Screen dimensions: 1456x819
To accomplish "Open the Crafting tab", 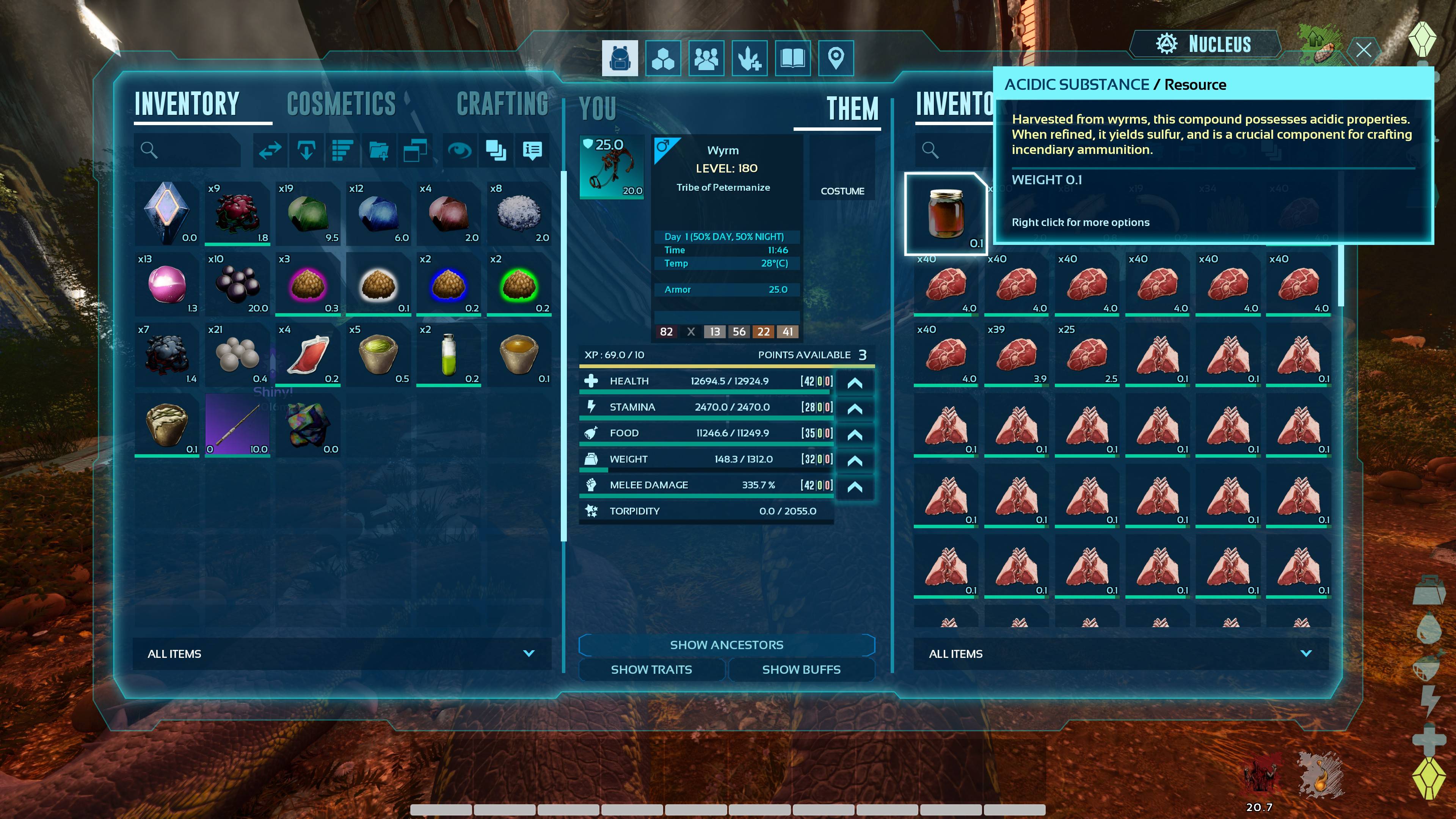I will coord(502,105).
